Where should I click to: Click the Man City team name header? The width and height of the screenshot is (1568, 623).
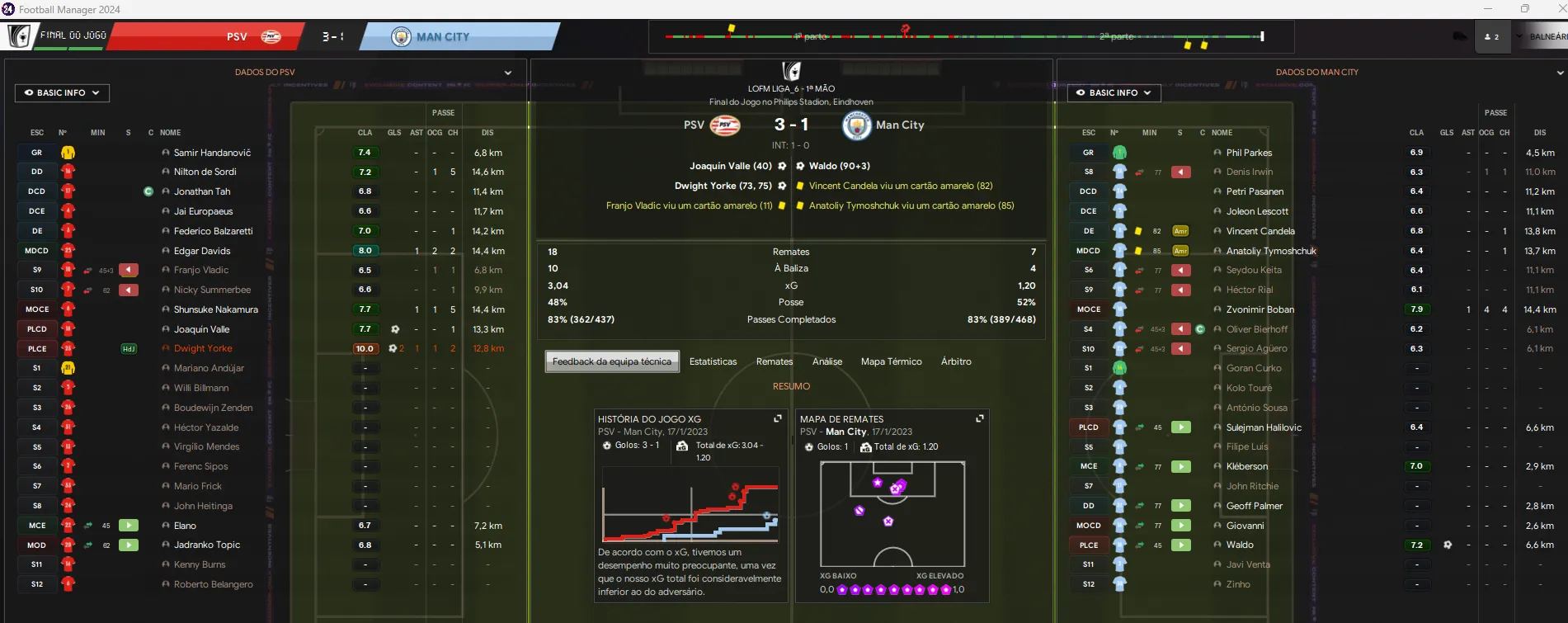click(x=443, y=37)
